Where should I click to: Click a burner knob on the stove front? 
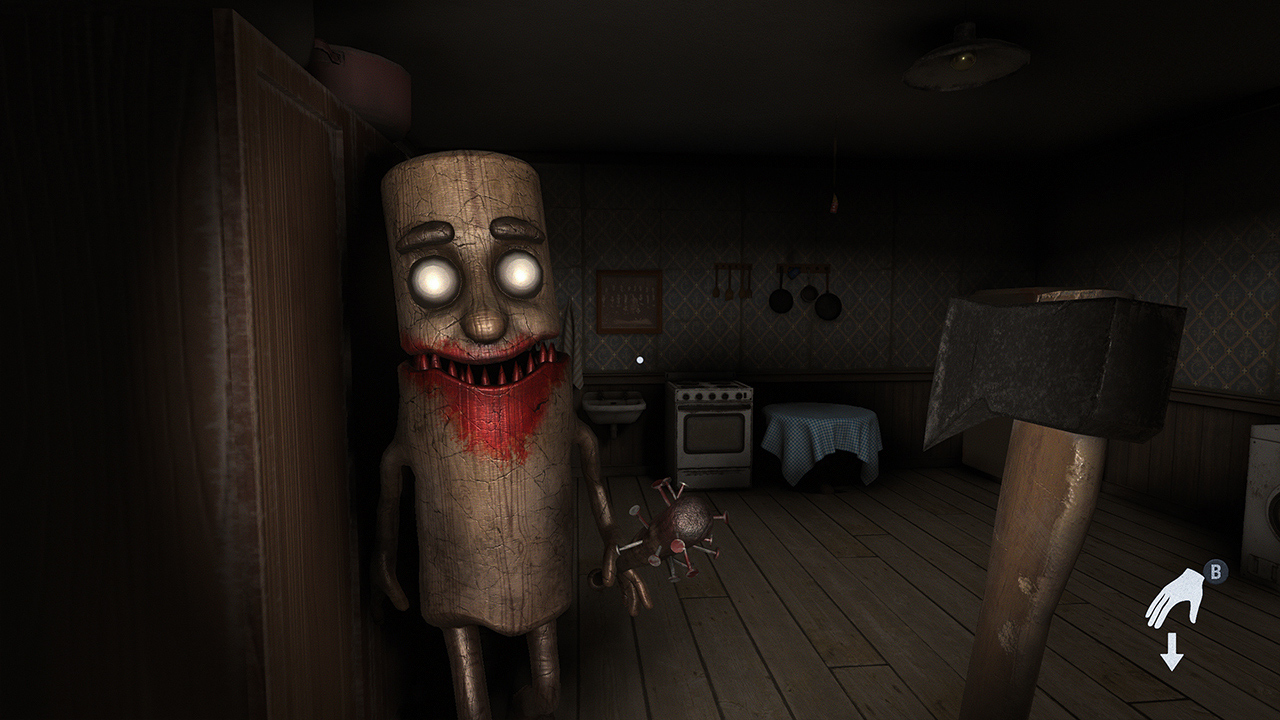point(712,396)
